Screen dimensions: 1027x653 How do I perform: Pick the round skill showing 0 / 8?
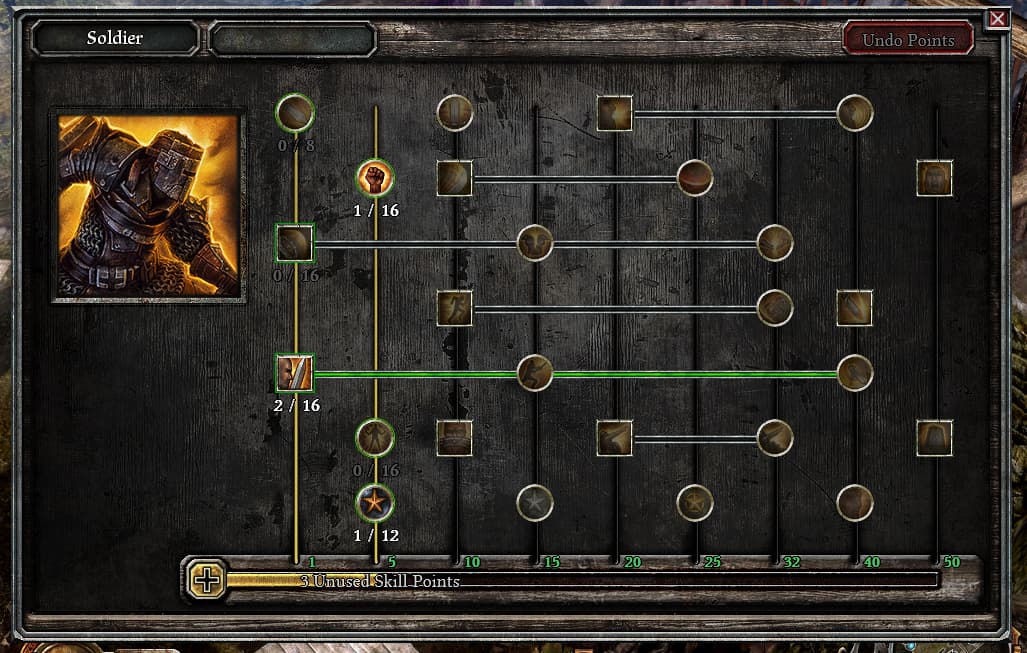click(x=295, y=113)
